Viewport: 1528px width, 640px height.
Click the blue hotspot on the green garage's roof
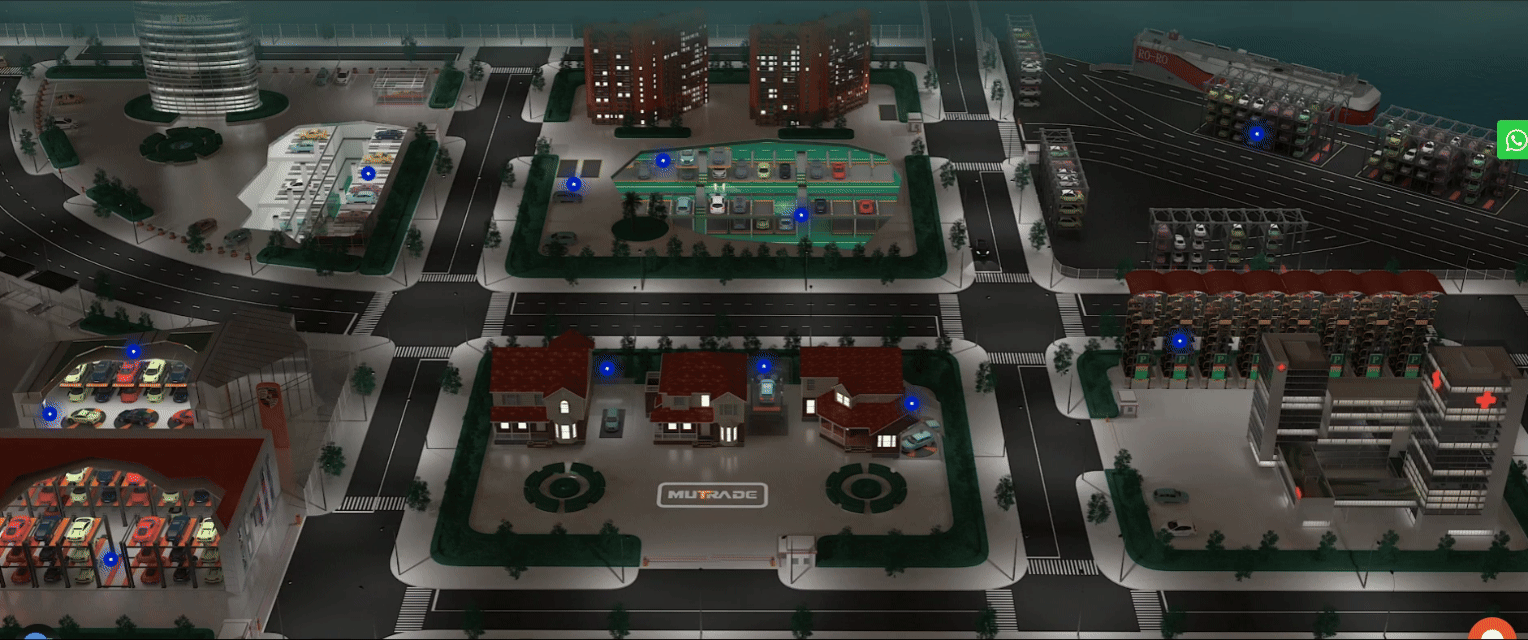[662, 160]
